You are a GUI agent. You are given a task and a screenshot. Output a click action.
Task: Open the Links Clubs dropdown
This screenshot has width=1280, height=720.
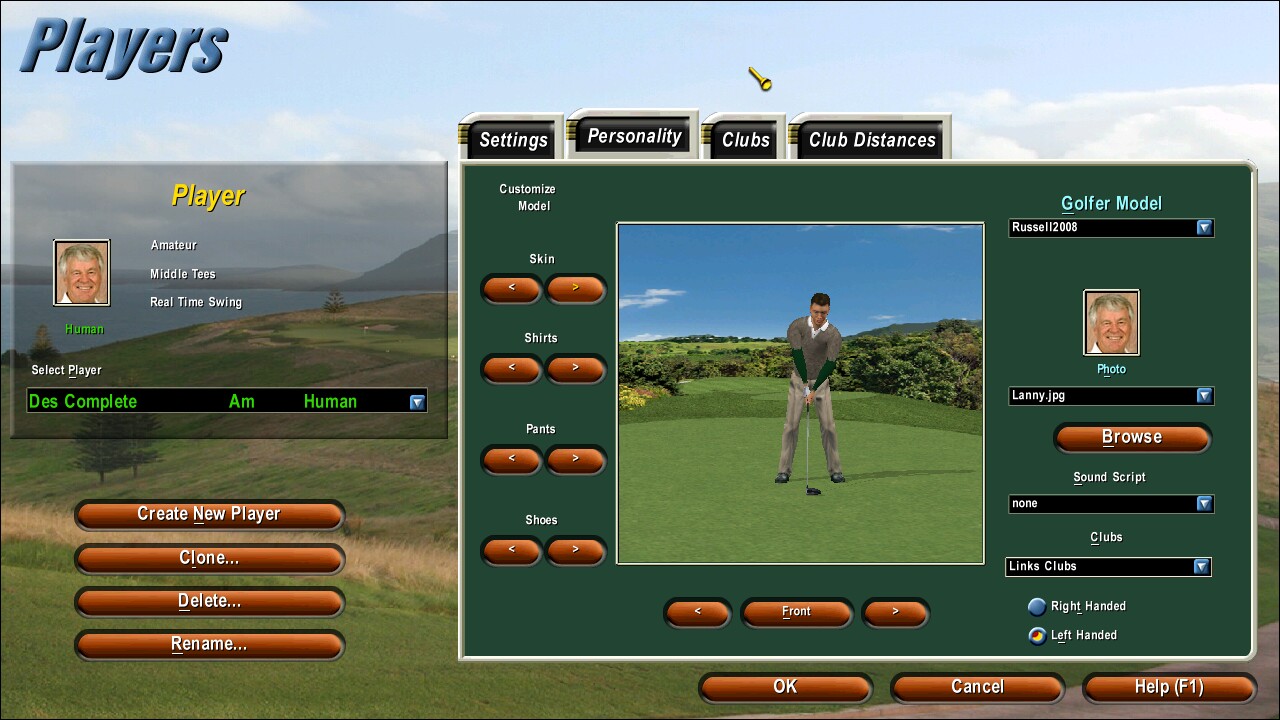(1201, 567)
